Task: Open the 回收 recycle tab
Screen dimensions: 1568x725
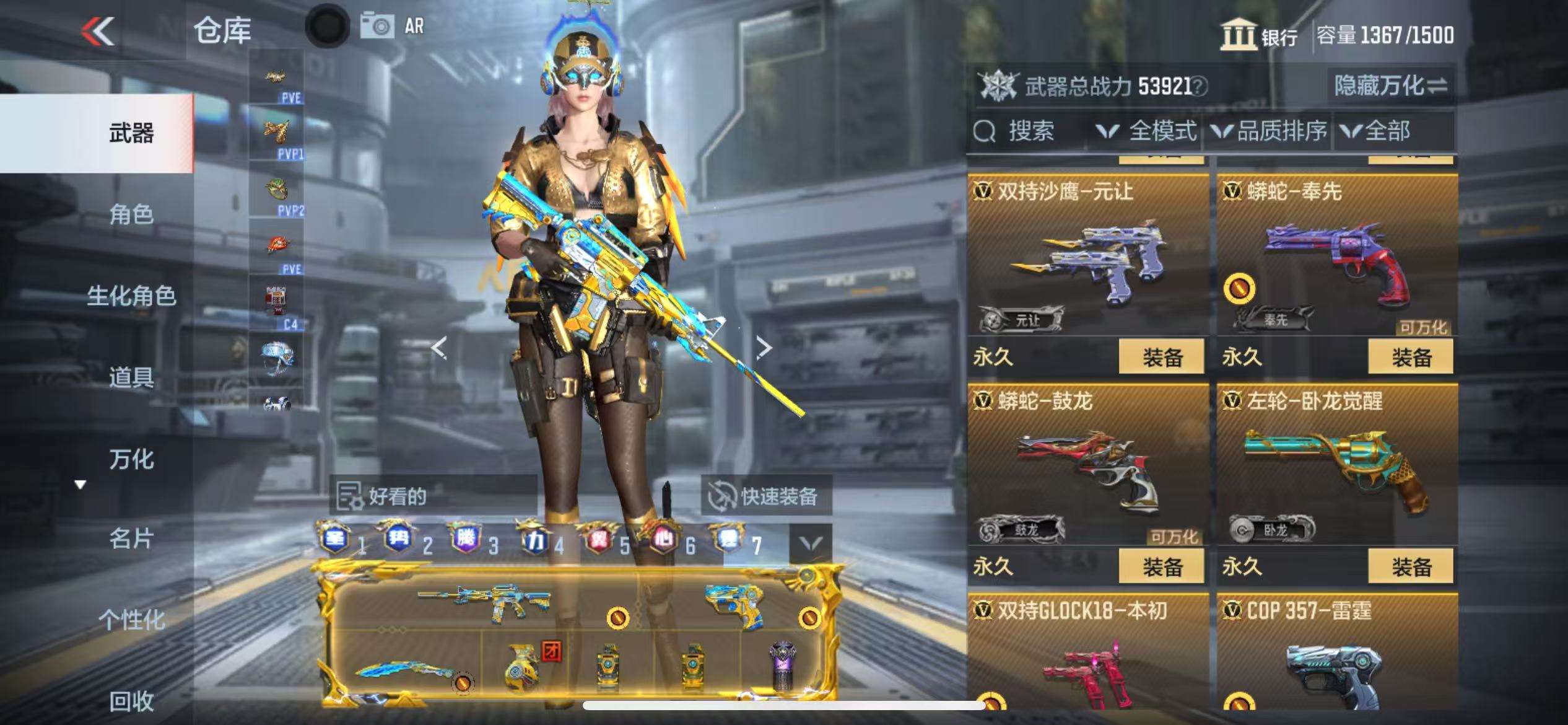Action: tap(131, 701)
